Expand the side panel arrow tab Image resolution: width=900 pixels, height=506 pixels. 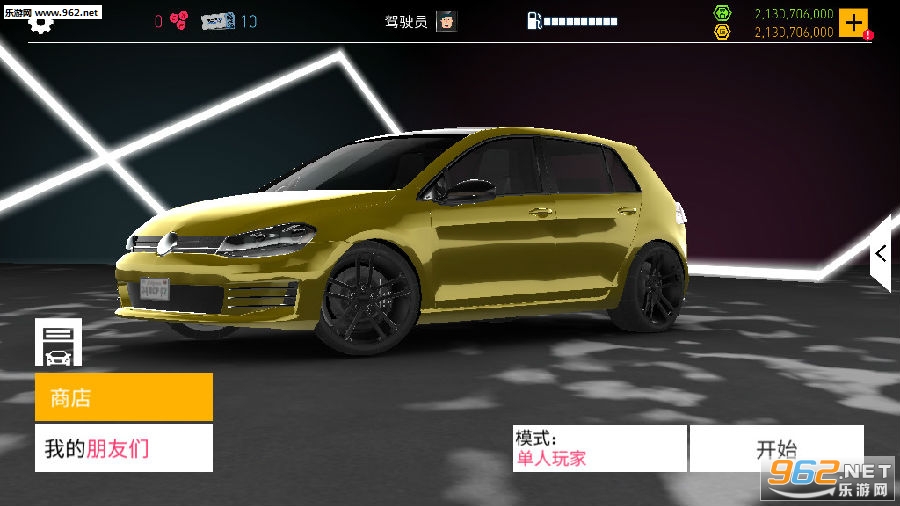pyautogui.click(x=880, y=253)
